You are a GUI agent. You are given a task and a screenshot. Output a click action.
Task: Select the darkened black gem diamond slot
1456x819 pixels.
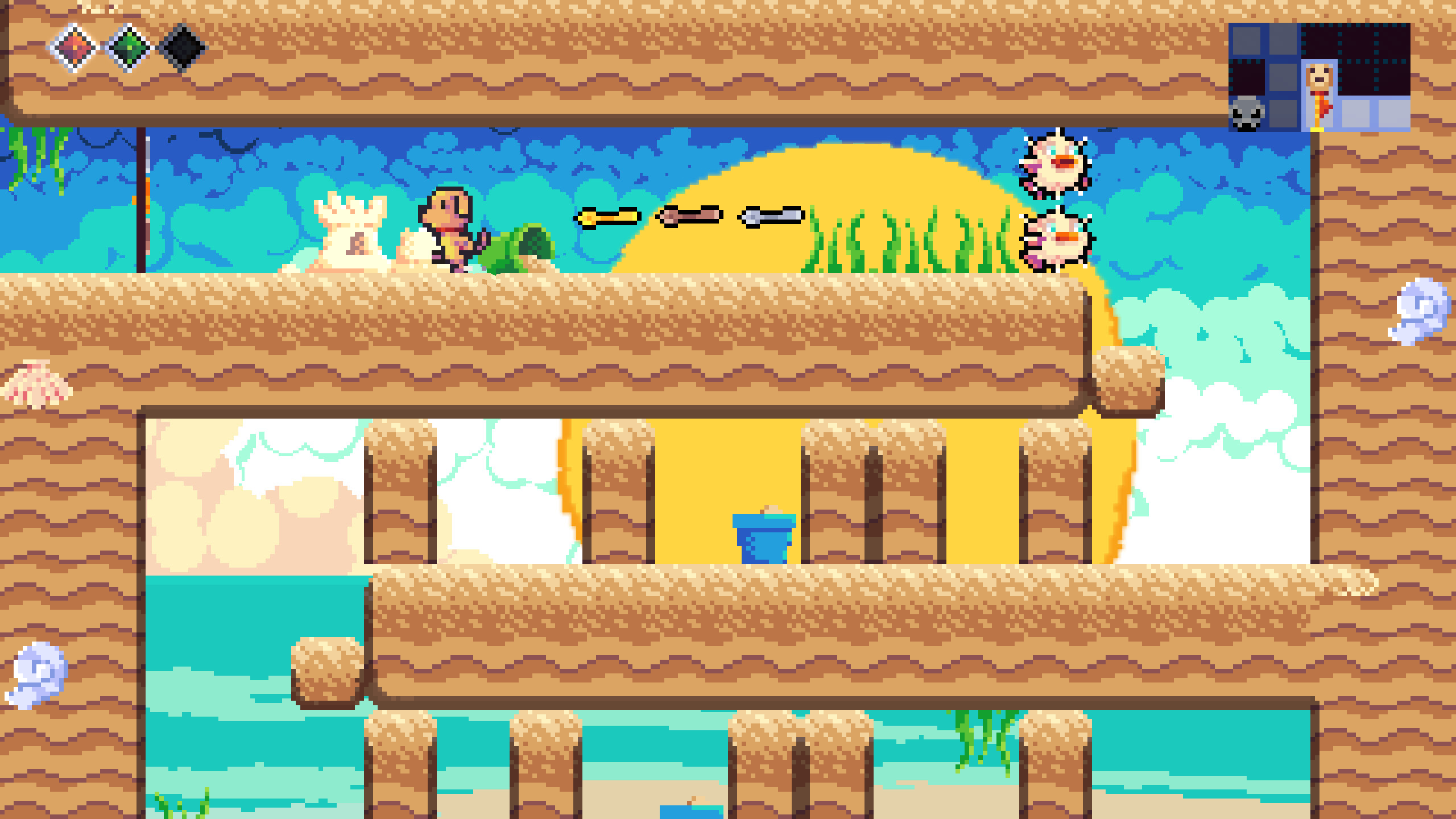click(182, 50)
